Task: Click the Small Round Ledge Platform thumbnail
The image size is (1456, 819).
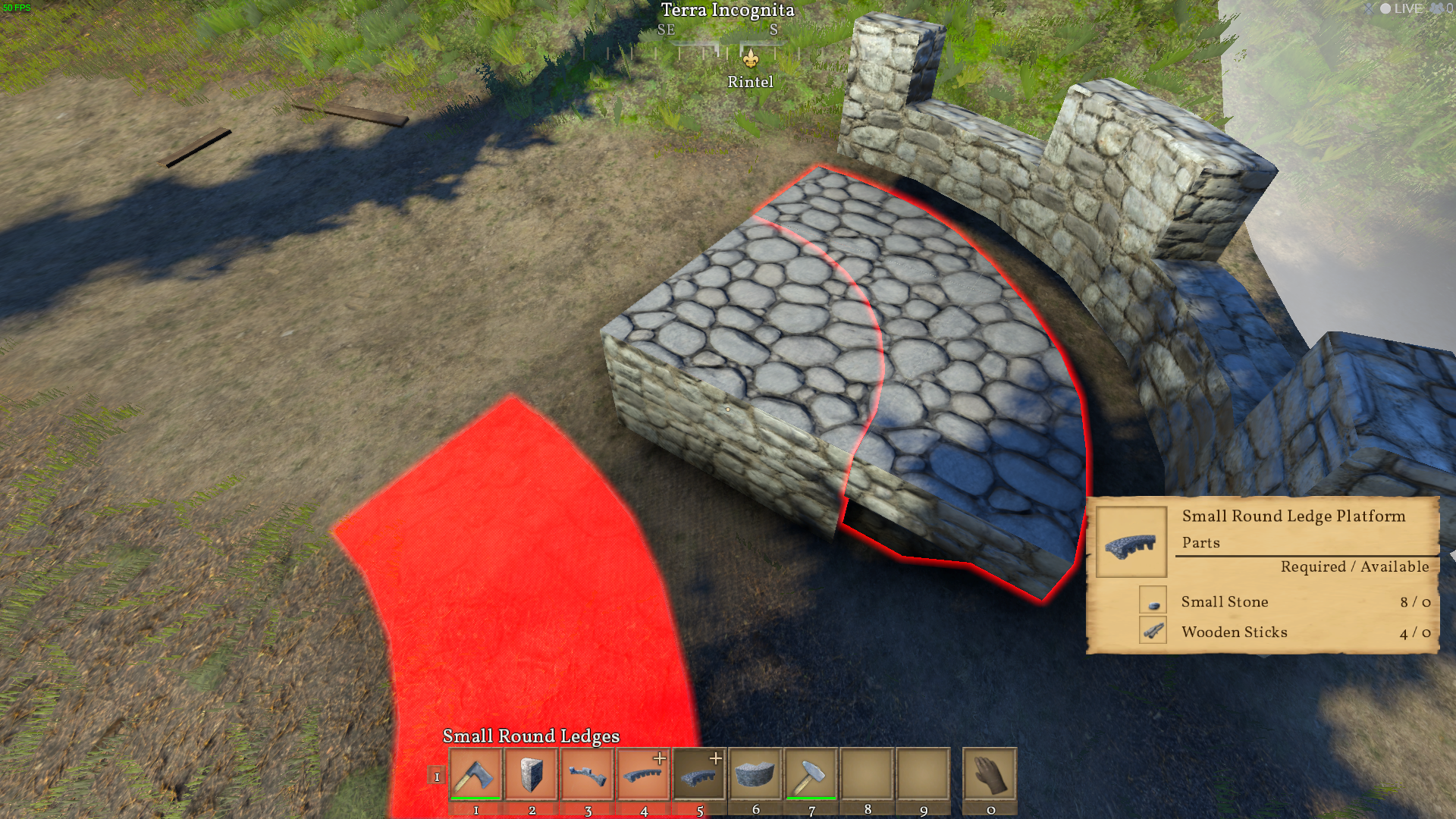Action: pos(1131,543)
